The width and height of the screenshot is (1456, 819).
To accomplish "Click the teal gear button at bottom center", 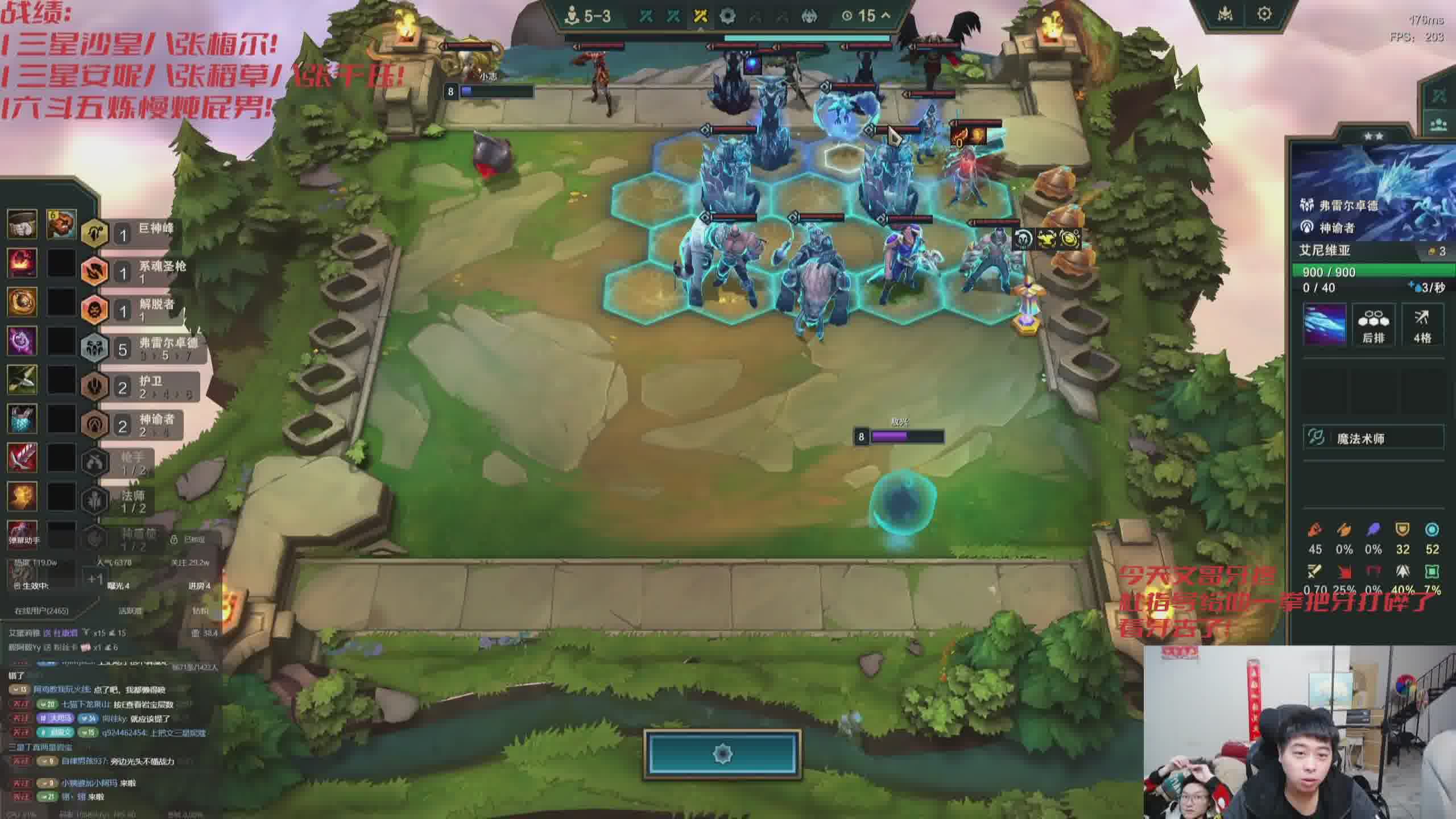I will tap(722, 754).
